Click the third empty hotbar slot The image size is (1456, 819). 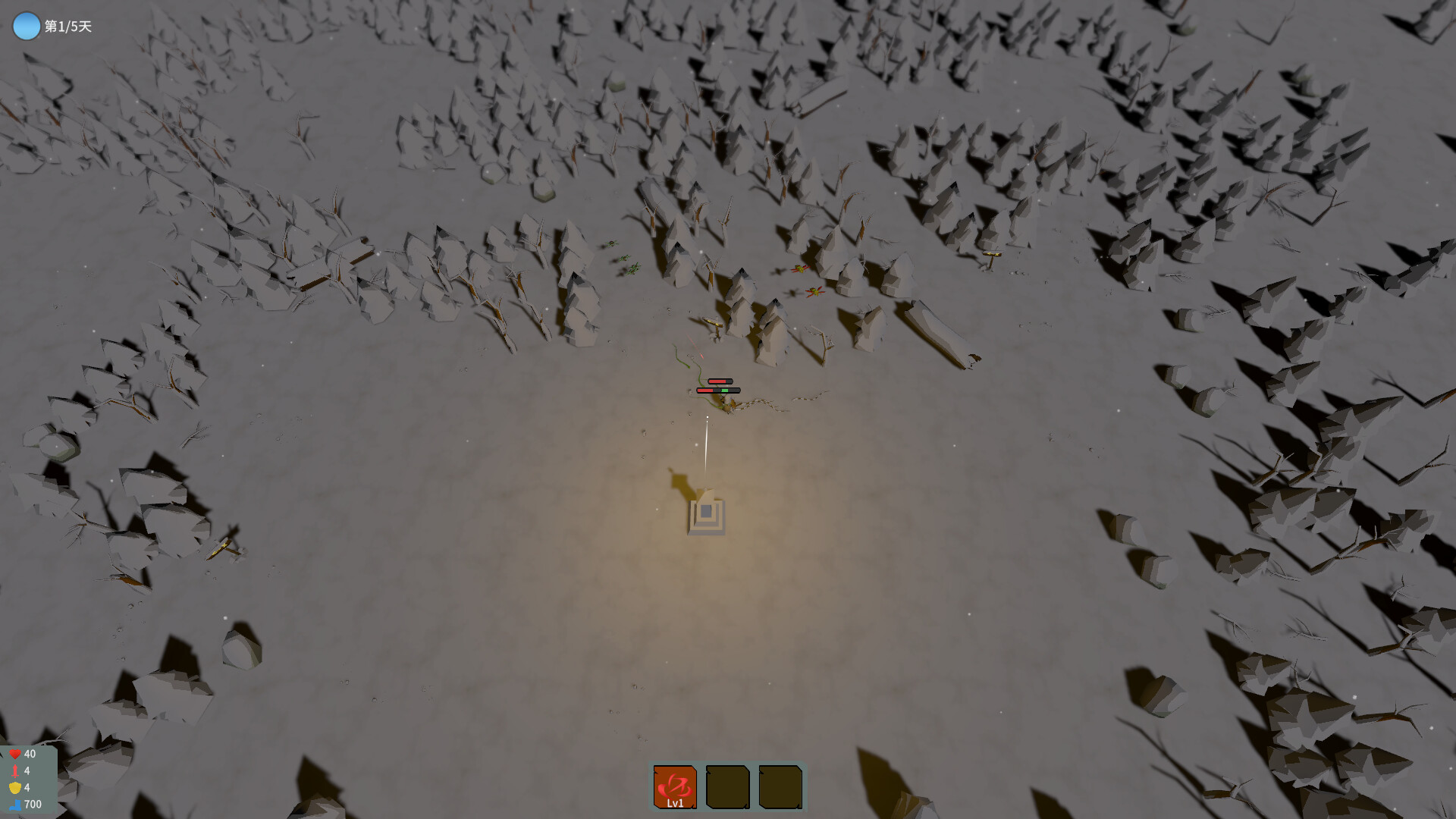[x=781, y=786]
